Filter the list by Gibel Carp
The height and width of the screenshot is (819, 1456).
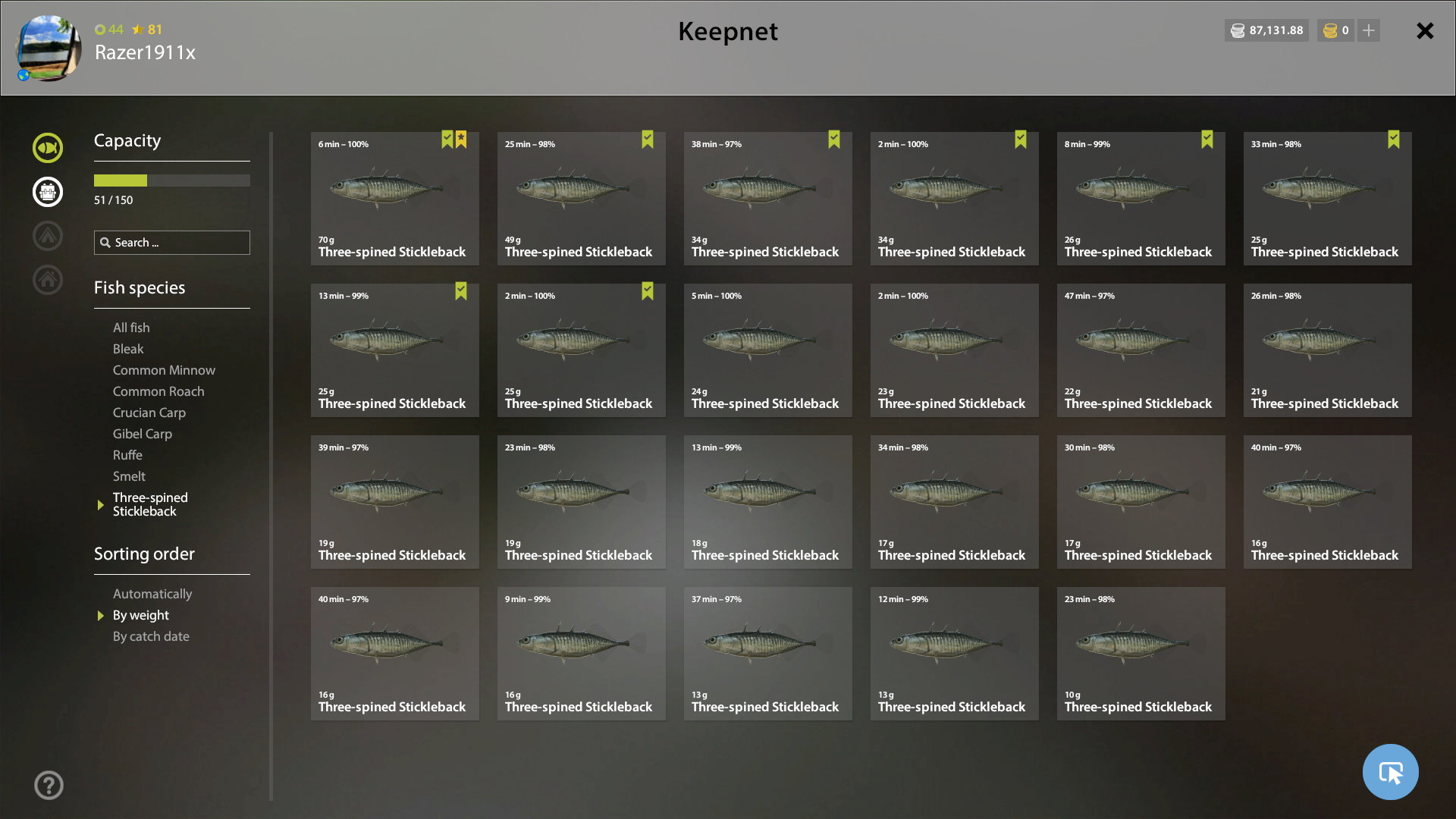coord(143,434)
